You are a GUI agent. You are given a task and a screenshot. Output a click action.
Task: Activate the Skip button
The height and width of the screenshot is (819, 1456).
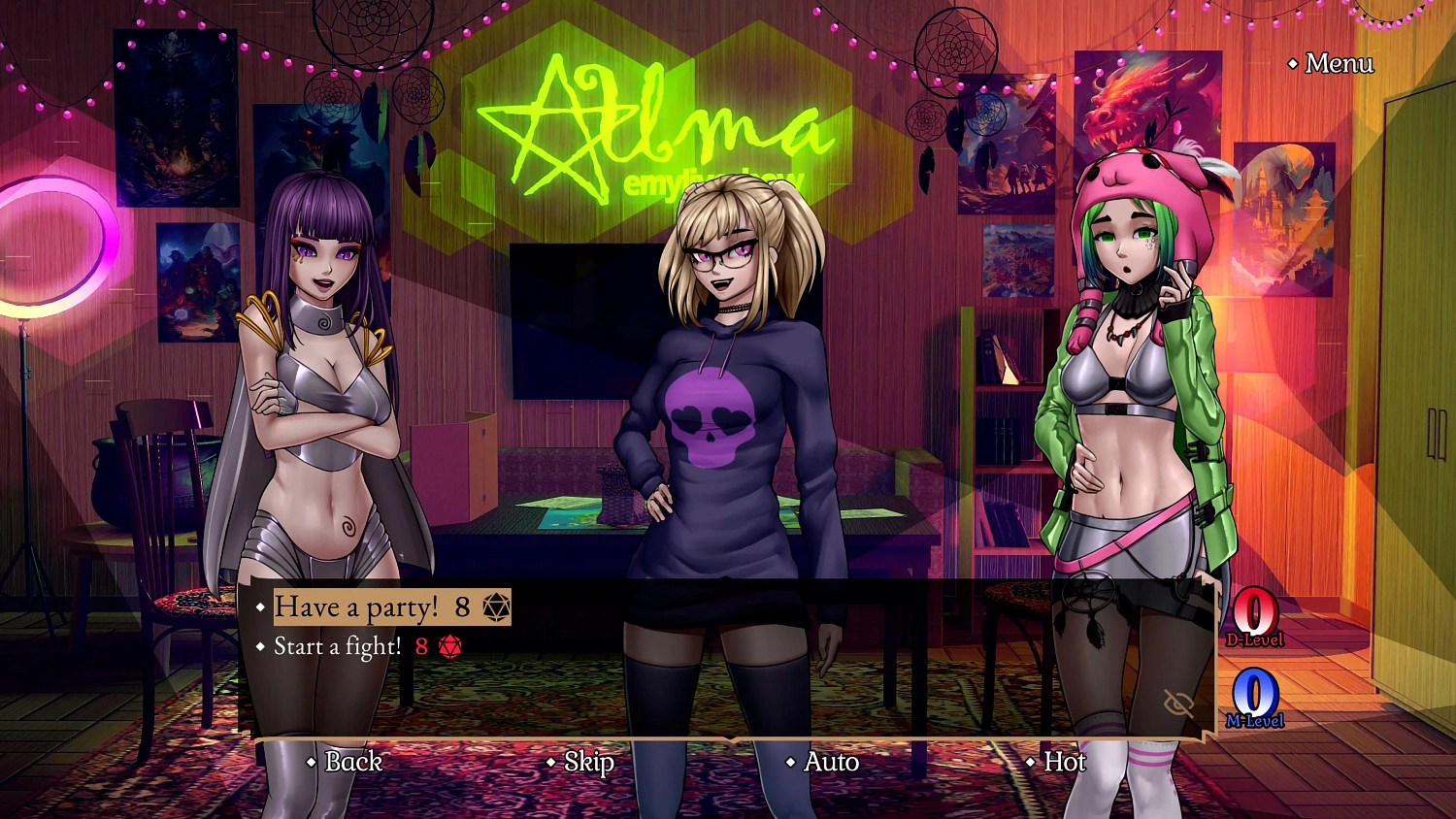pyautogui.click(x=588, y=762)
